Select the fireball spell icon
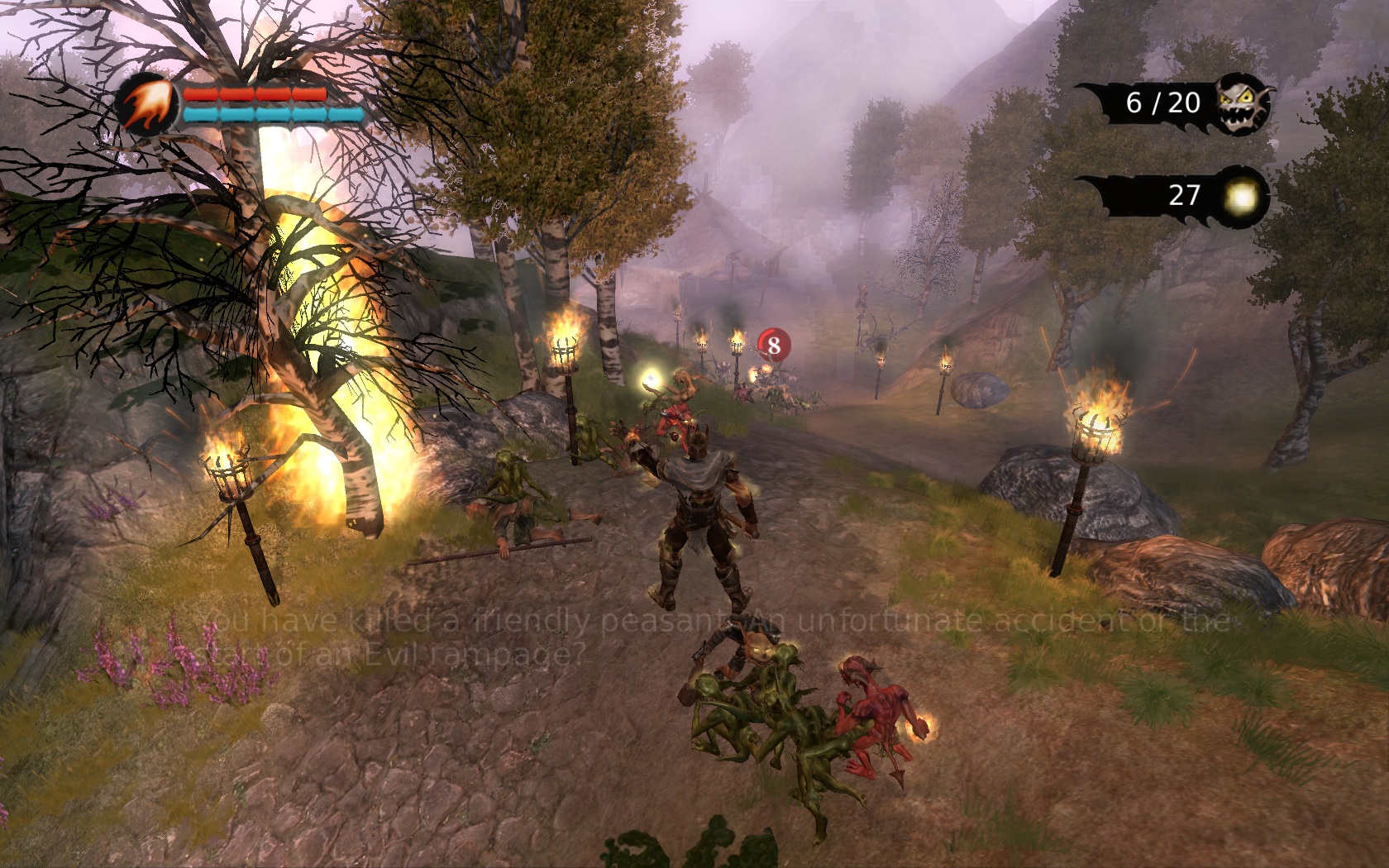 pyautogui.click(x=147, y=105)
